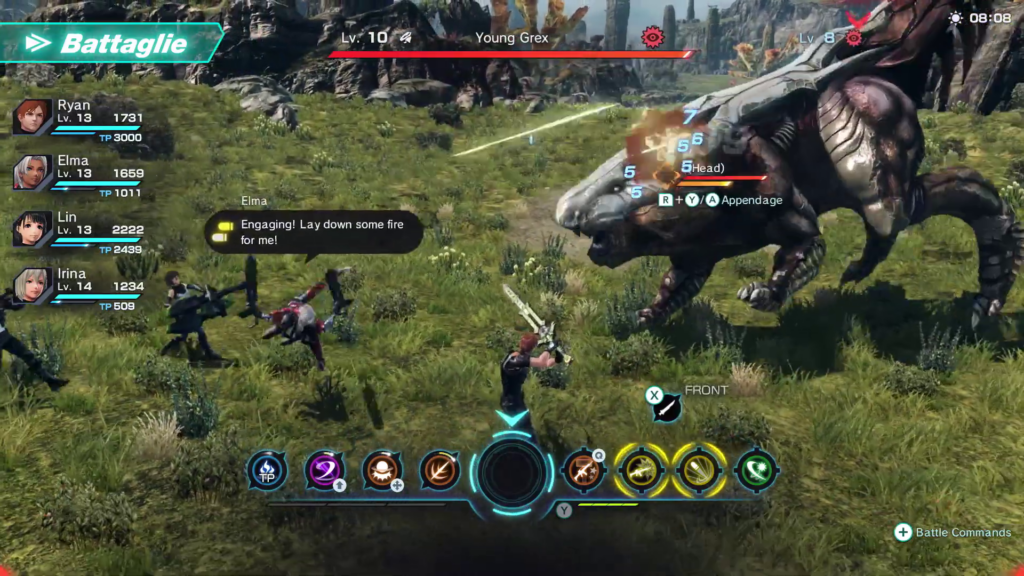
Task: Click the central auto-attack ring
Action: tap(513, 472)
